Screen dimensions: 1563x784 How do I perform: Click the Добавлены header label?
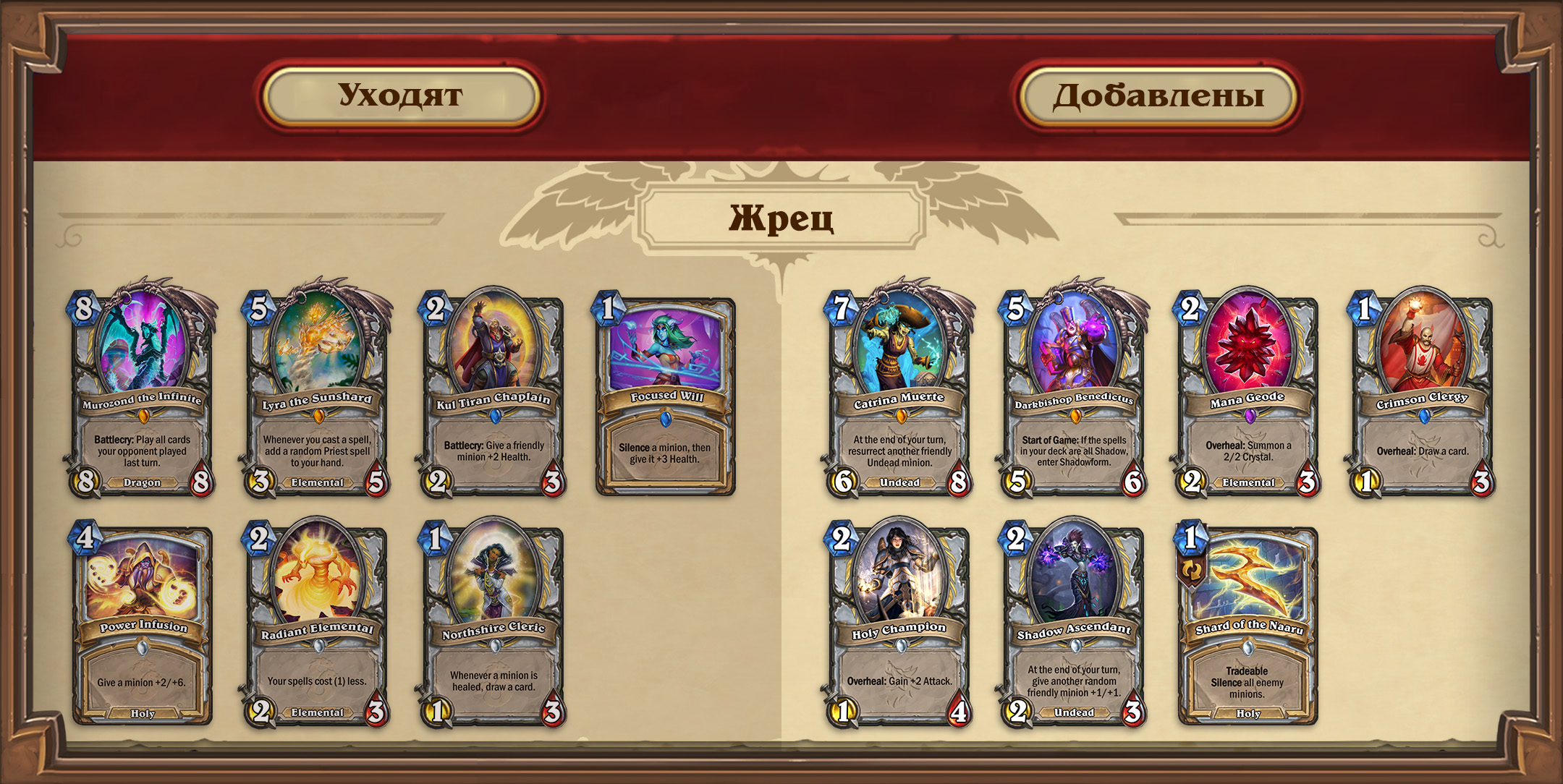(x=1158, y=96)
